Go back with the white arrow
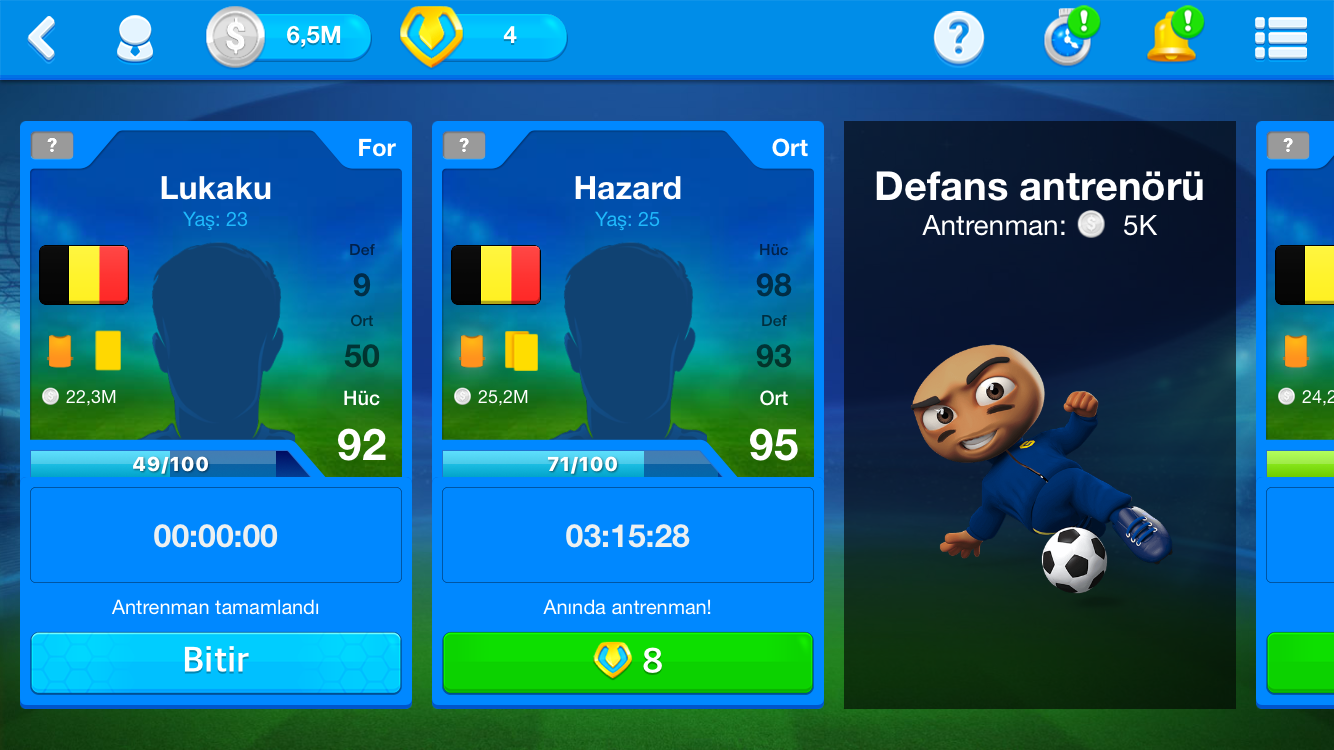1334x750 pixels. click(42, 38)
